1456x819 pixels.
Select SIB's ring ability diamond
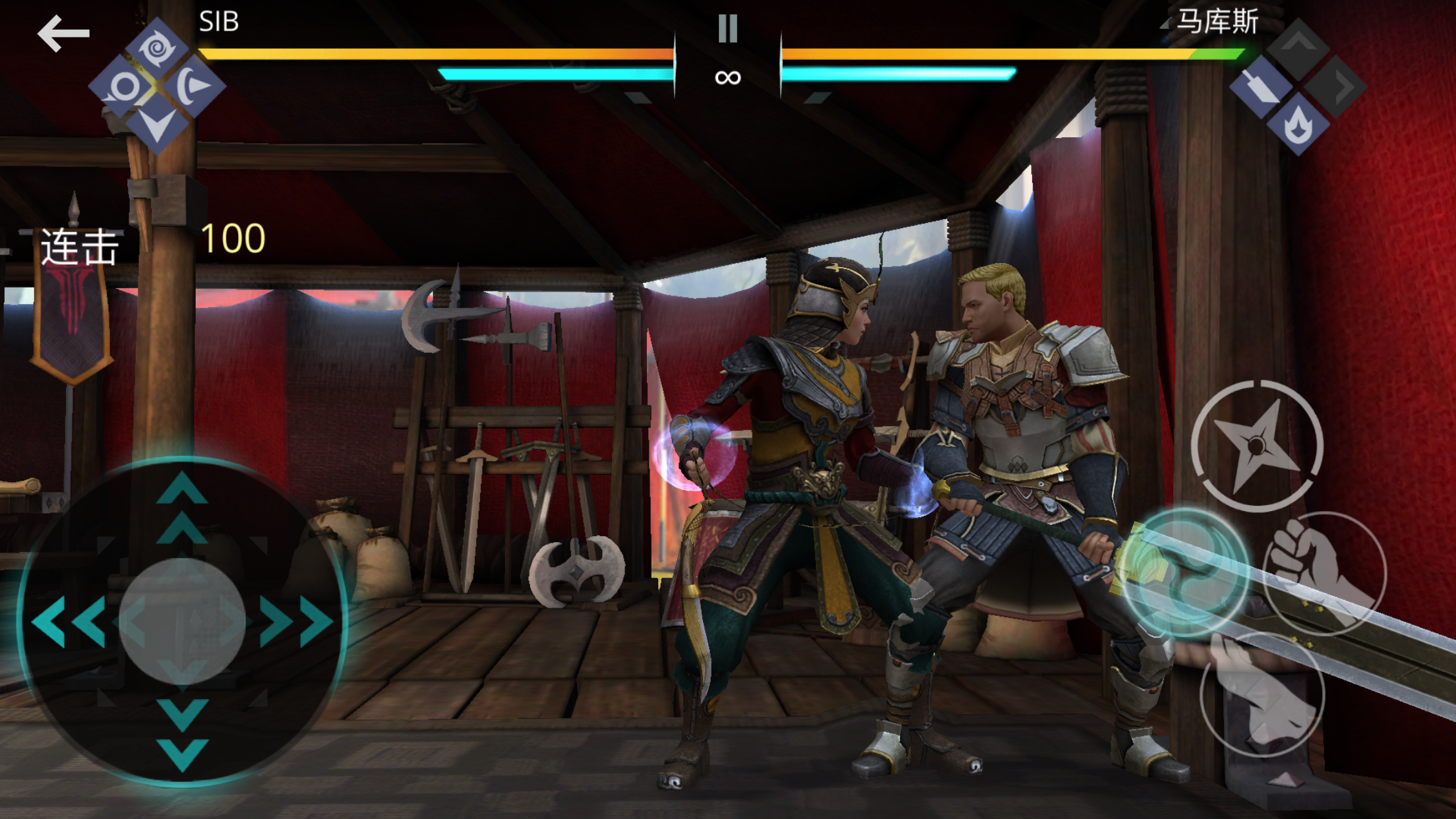(x=121, y=86)
